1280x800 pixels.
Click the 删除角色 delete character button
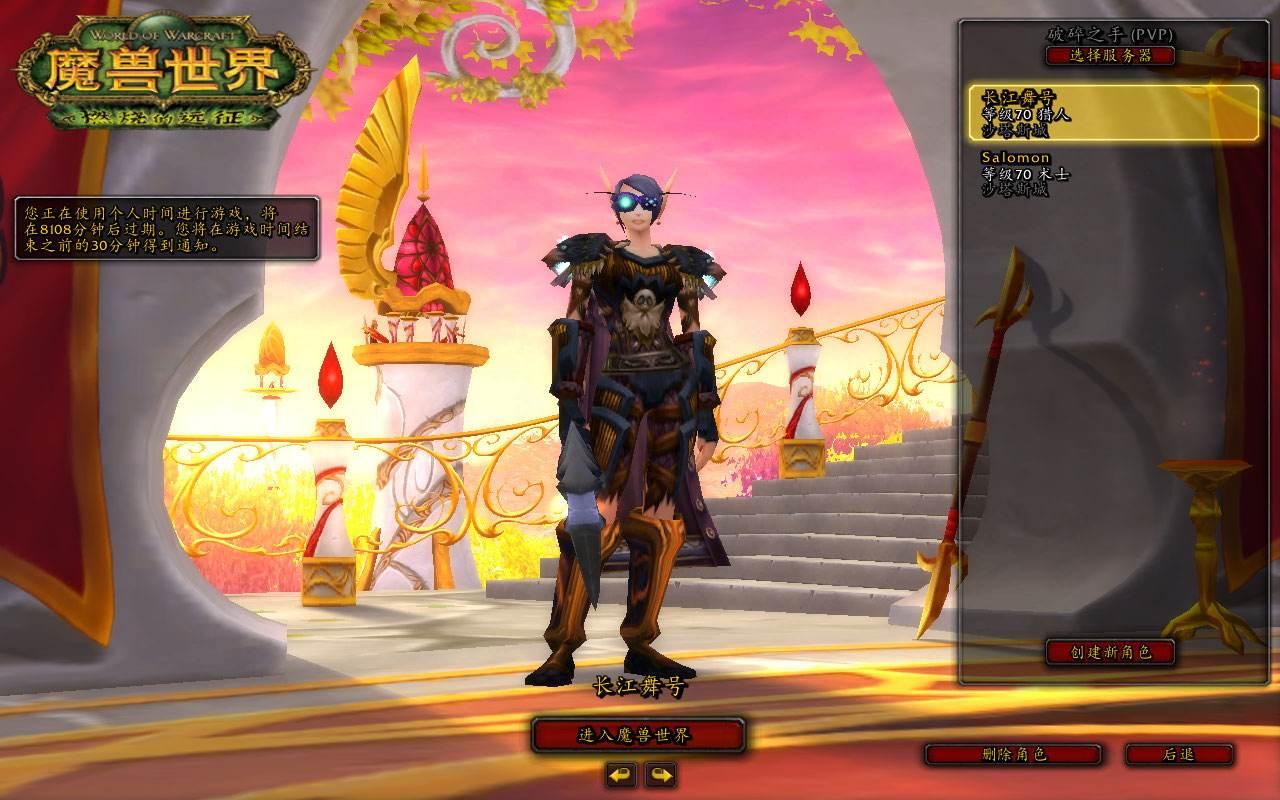pyautogui.click(x=1013, y=754)
